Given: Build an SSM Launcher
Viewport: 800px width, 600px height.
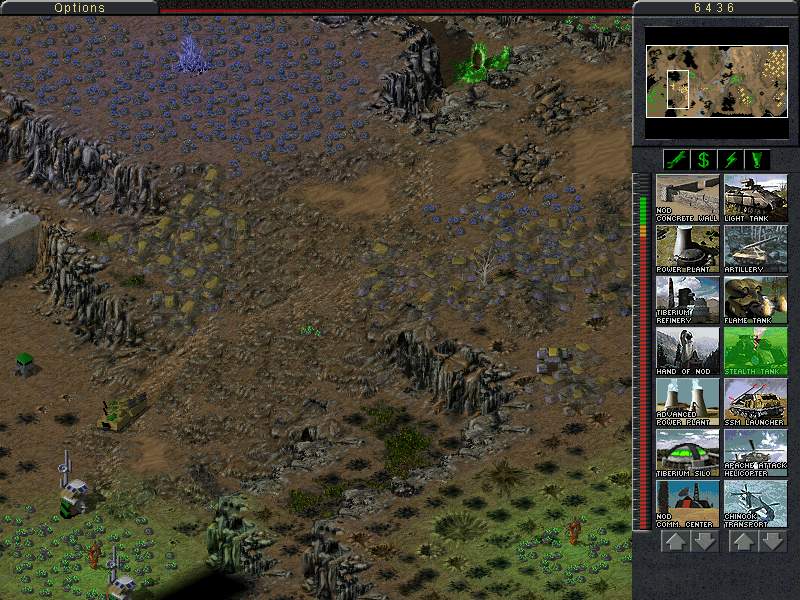Looking at the screenshot, I should tap(755, 401).
